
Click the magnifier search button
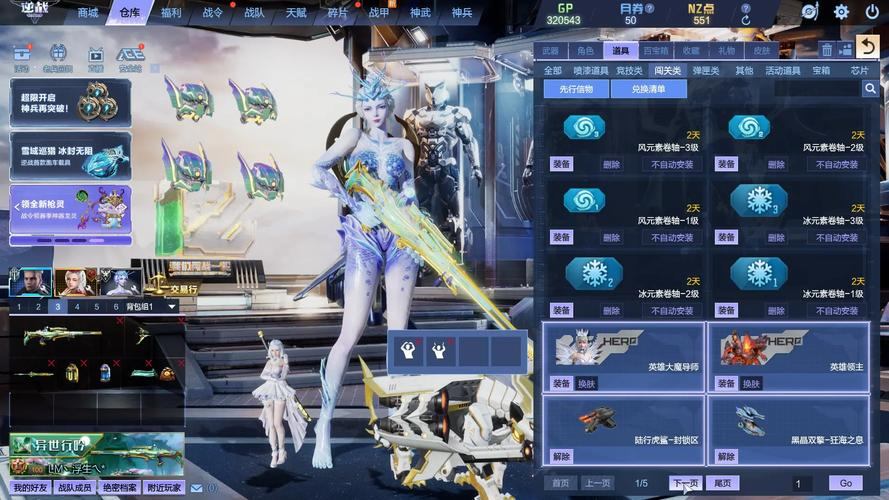pos(870,89)
